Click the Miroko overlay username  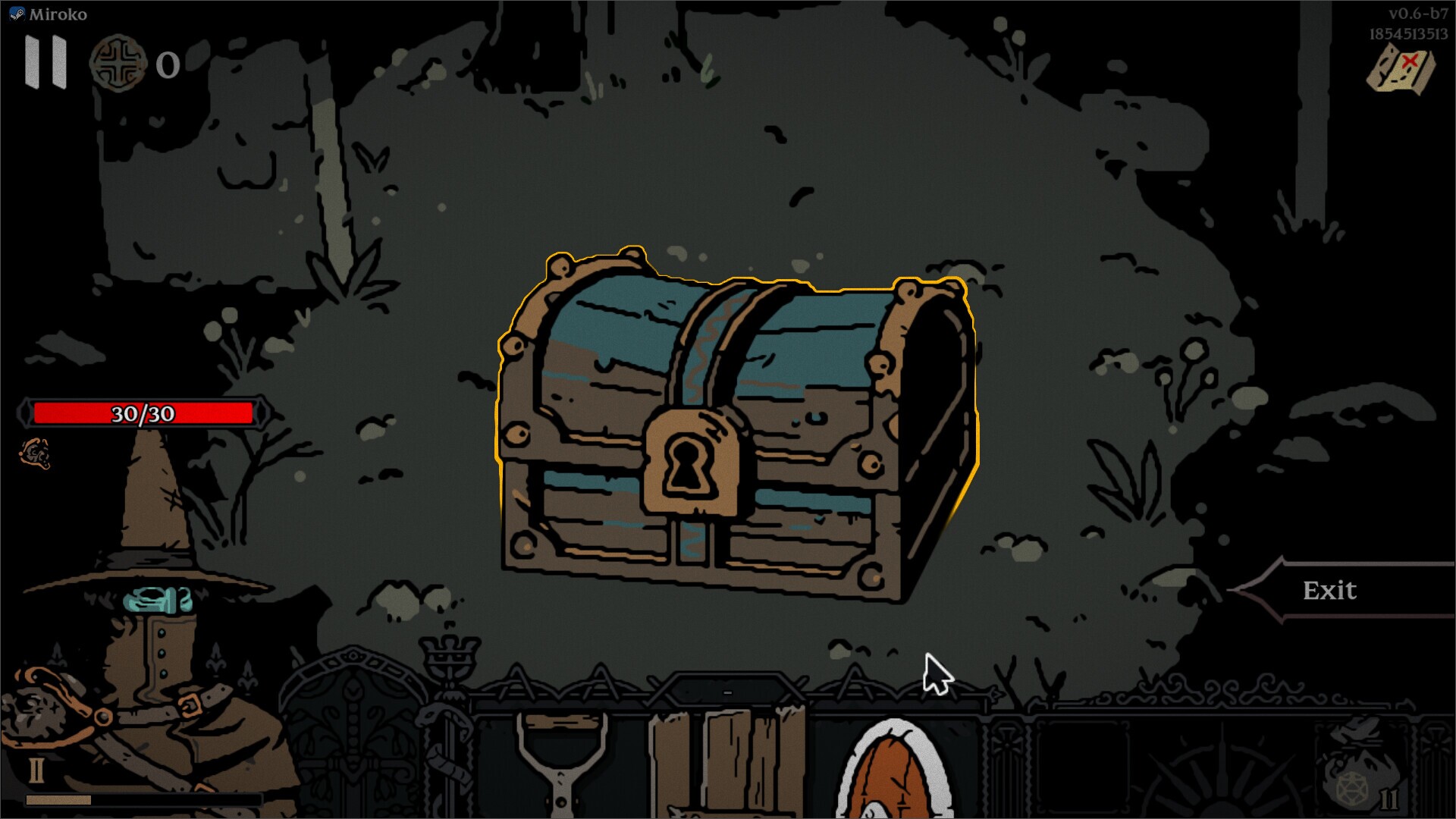point(58,13)
